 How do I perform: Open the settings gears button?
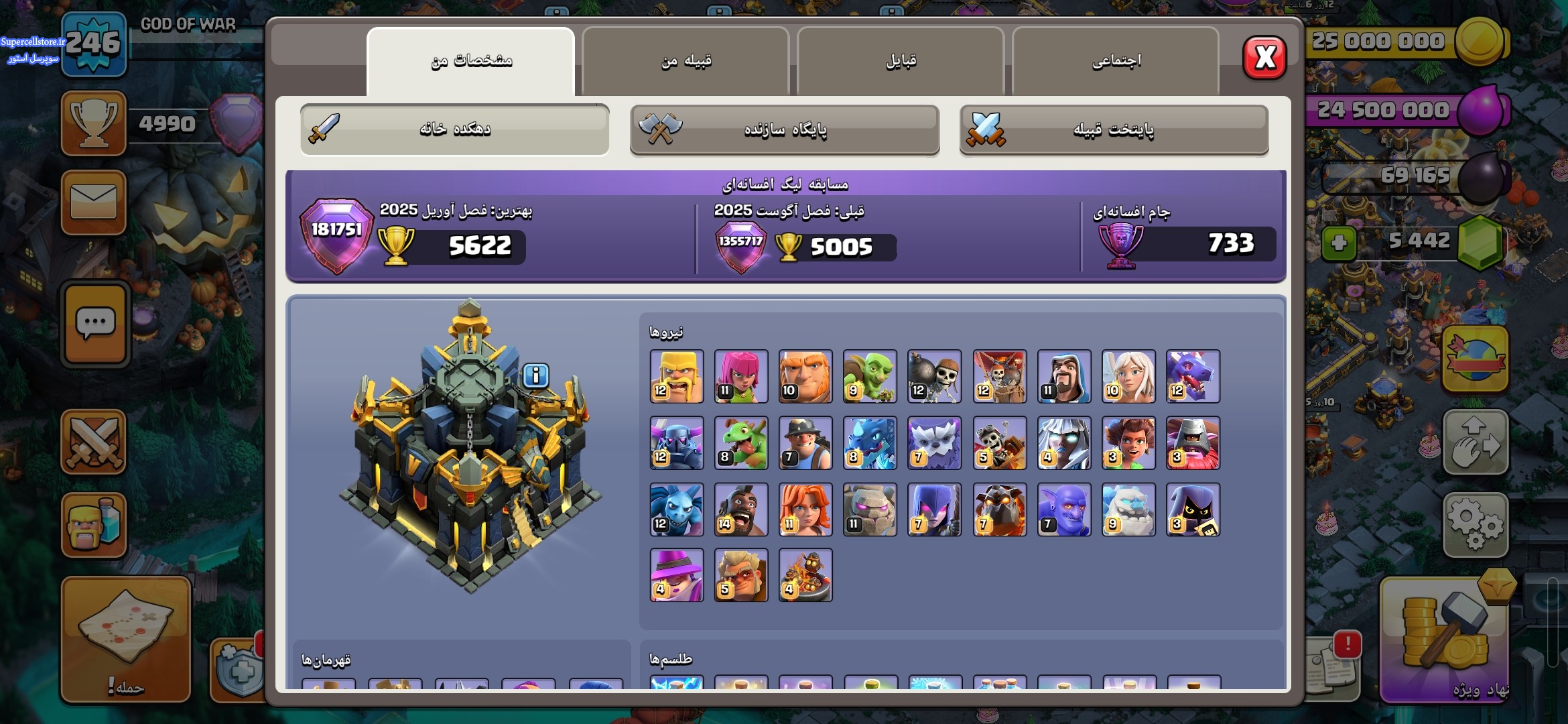[1476, 525]
